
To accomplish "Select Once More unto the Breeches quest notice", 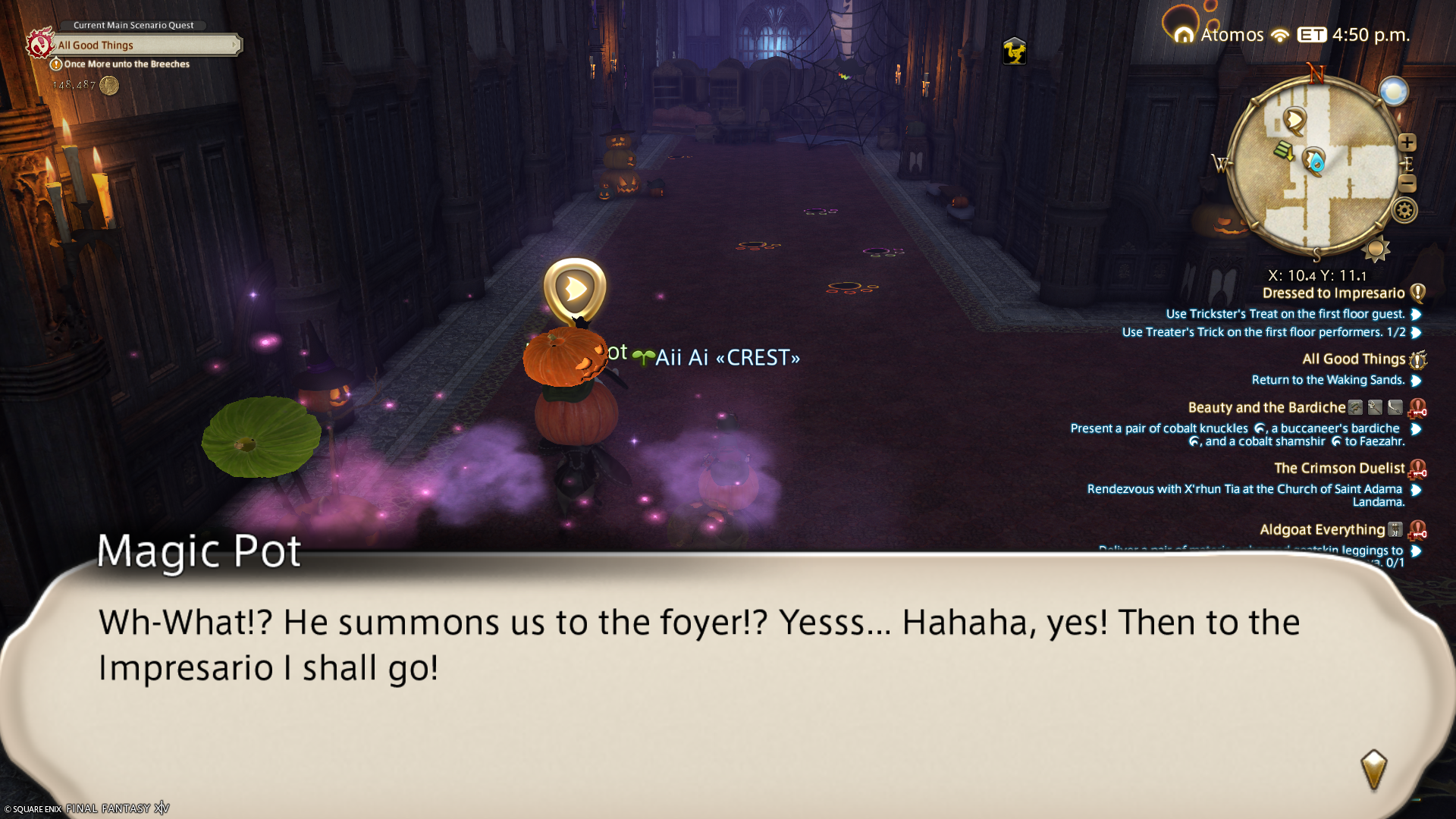I will point(126,64).
